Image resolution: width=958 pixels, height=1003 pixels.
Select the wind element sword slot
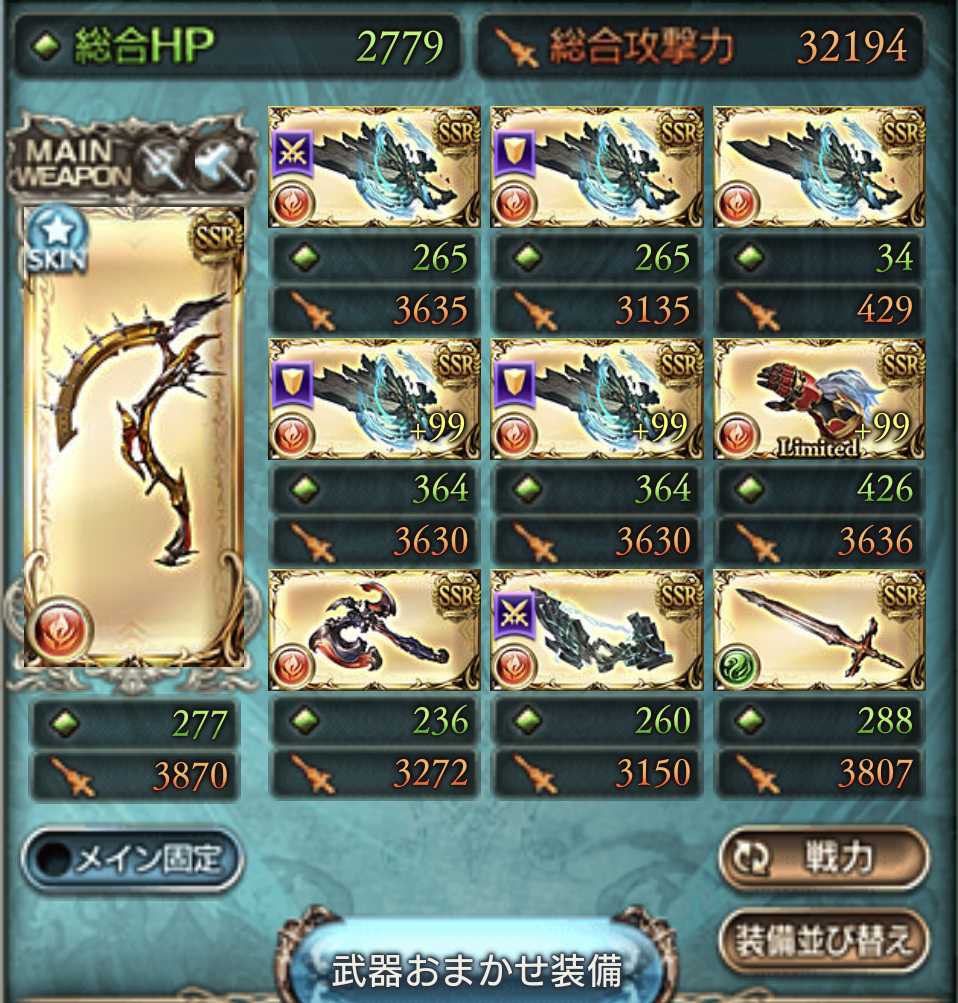point(819,631)
